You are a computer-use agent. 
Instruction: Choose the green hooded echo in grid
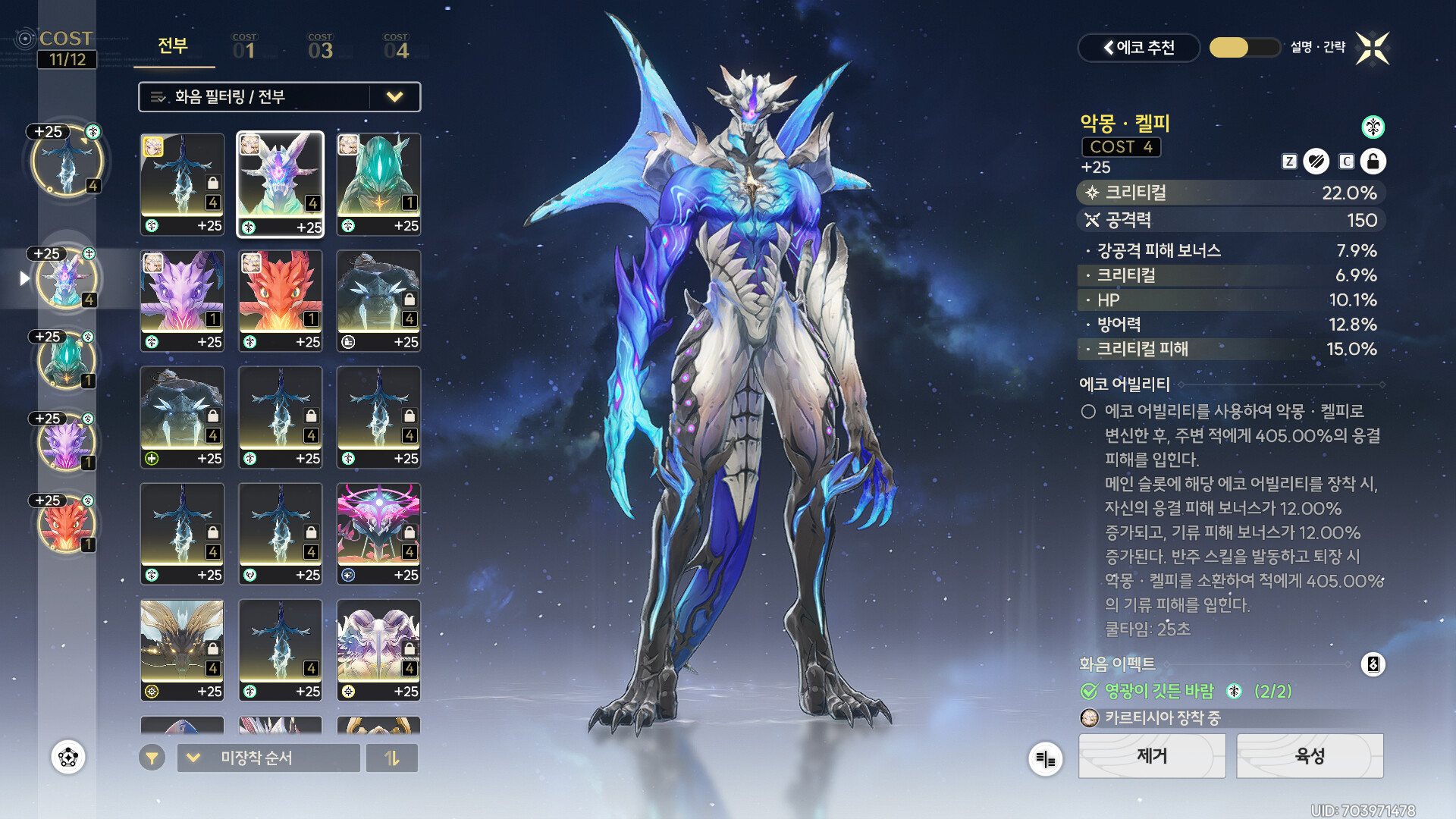tap(378, 184)
